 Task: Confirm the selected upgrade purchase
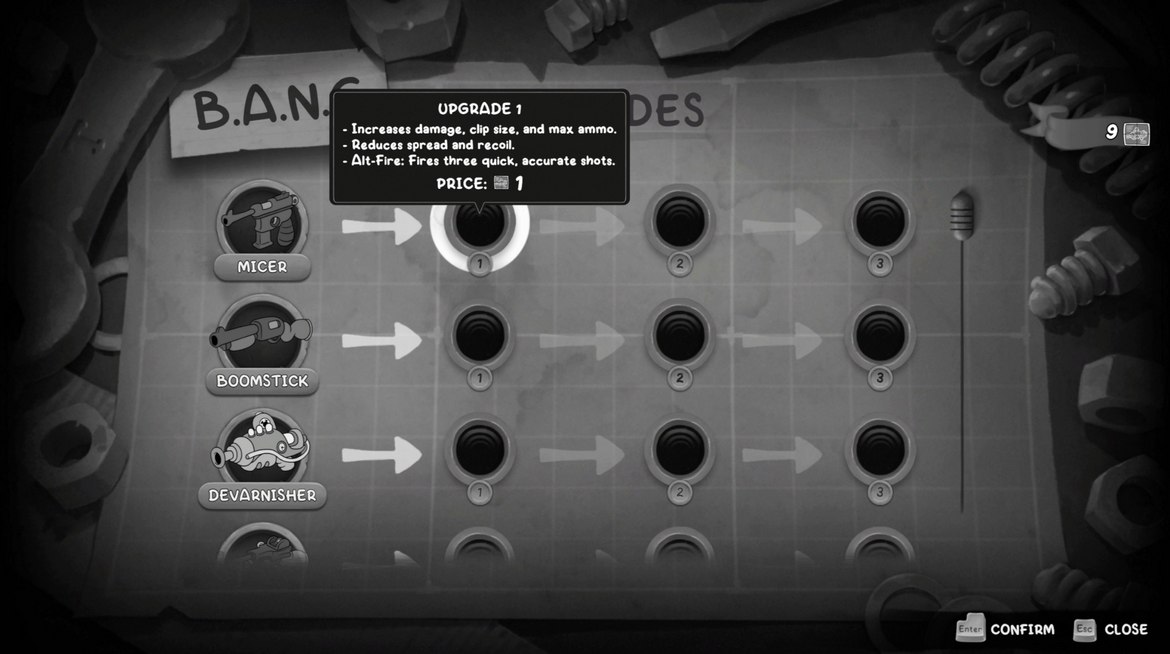[1006, 629]
